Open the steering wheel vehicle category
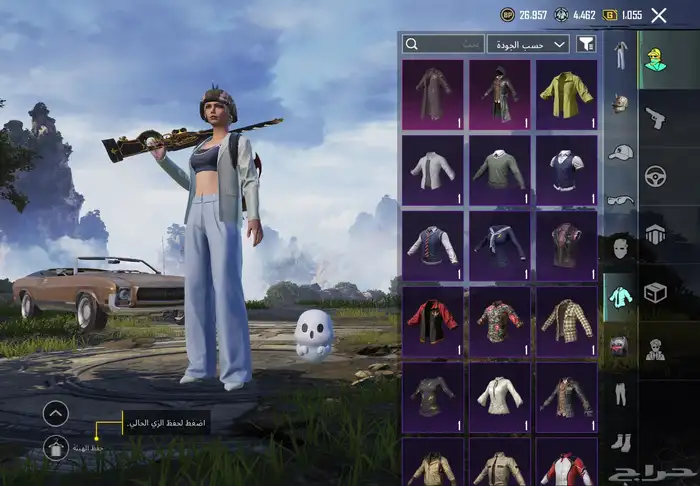Viewport: 700px width, 486px height. coord(656,176)
